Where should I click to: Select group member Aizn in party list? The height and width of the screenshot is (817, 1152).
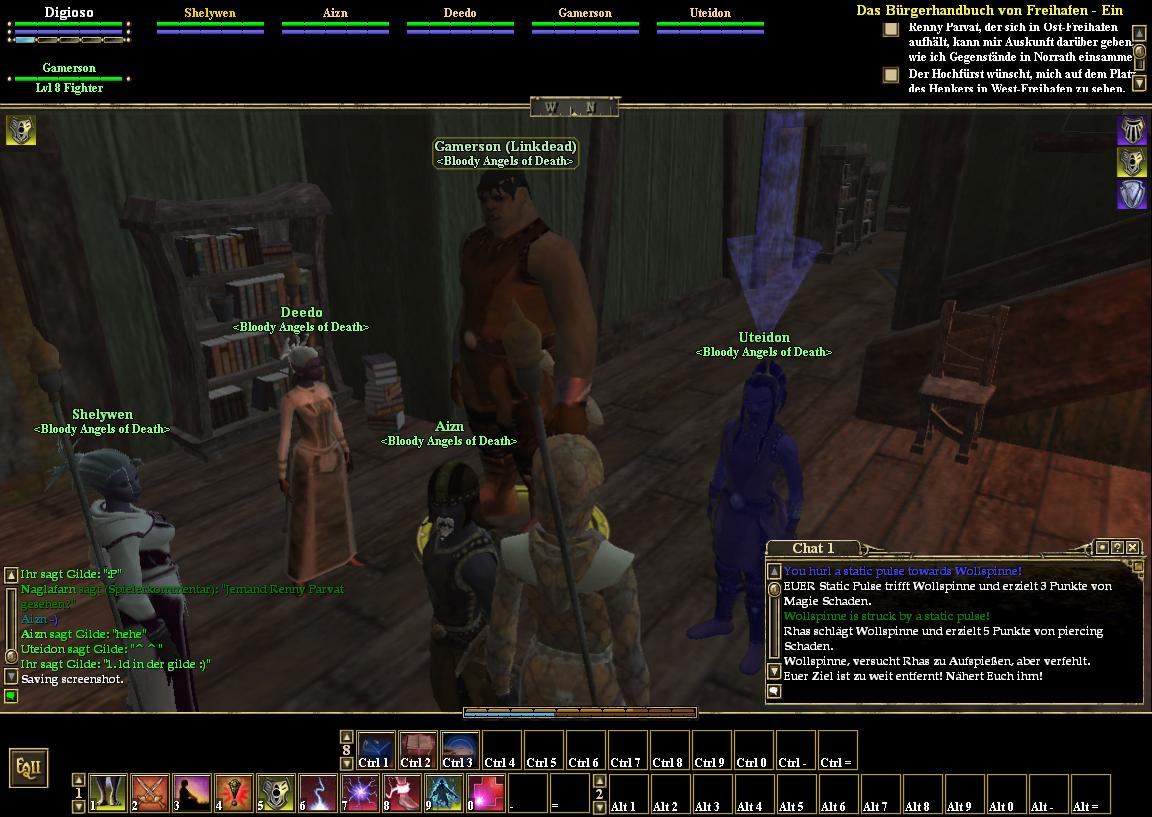tap(335, 14)
